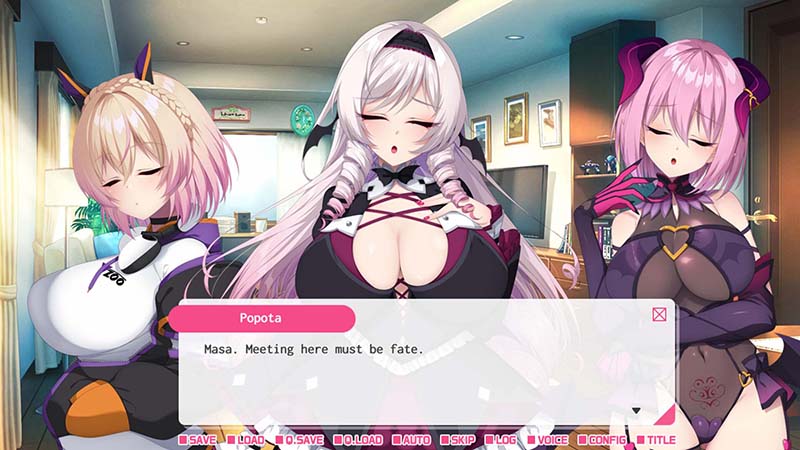Image resolution: width=800 pixels, height=450 pixels.
Task: Save the game via SAVE button
Action: click(198, 439)
